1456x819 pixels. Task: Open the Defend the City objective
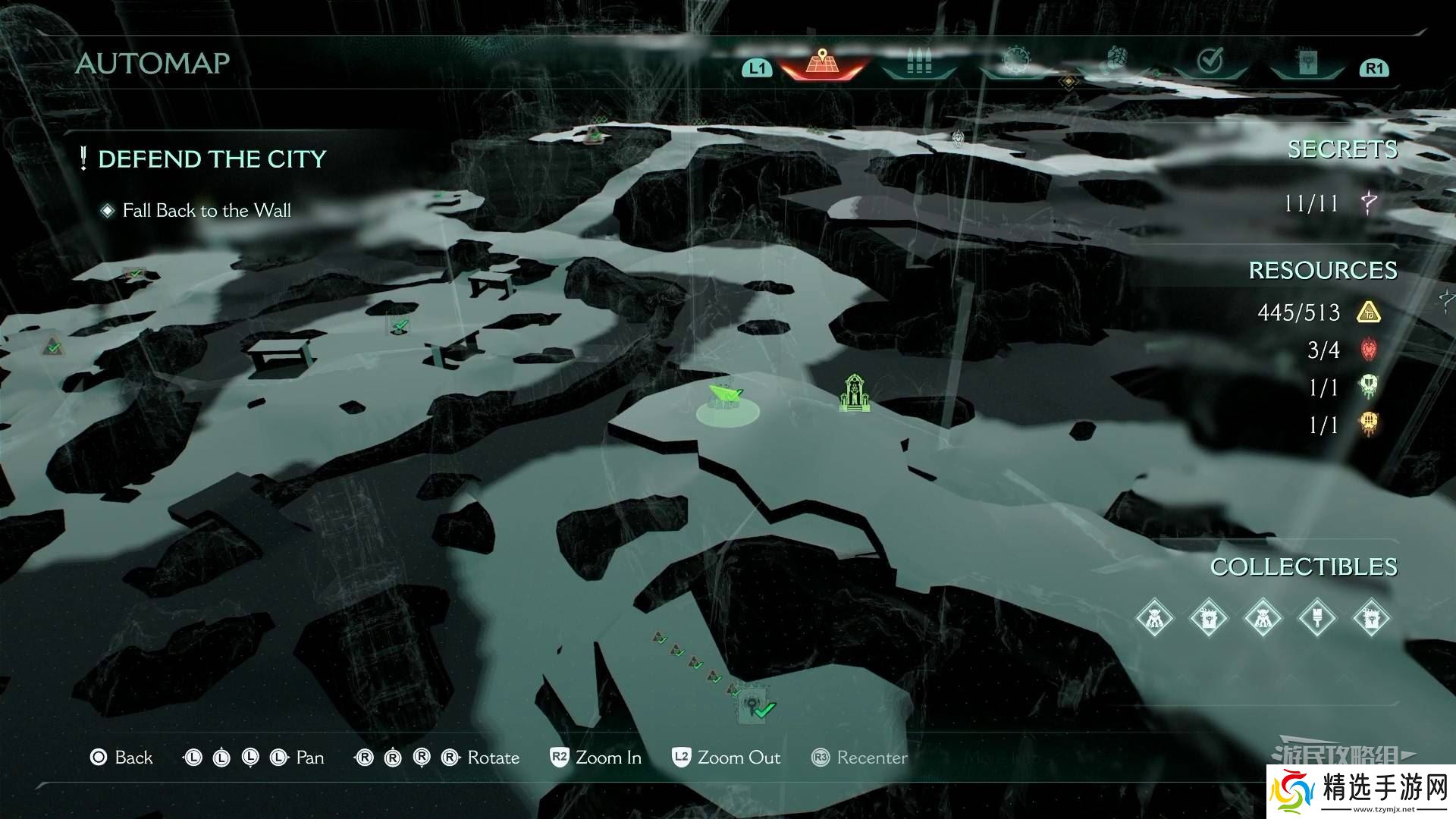[x=212, y=159]
